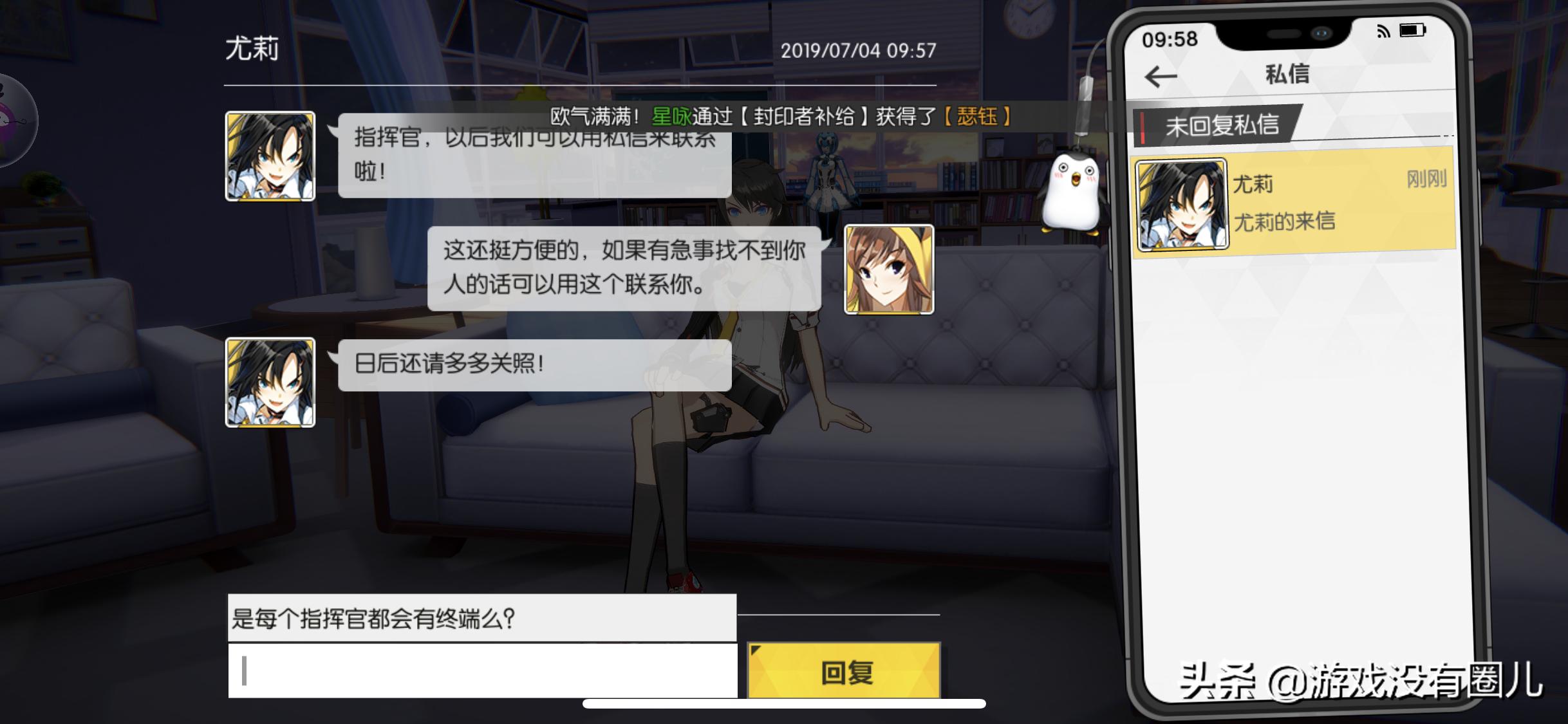Image resolution: width=1568 pixels, height=724 pixels.
Task: Click 尤莉's avatar beside her first chat message
Action: pos(270,154)
